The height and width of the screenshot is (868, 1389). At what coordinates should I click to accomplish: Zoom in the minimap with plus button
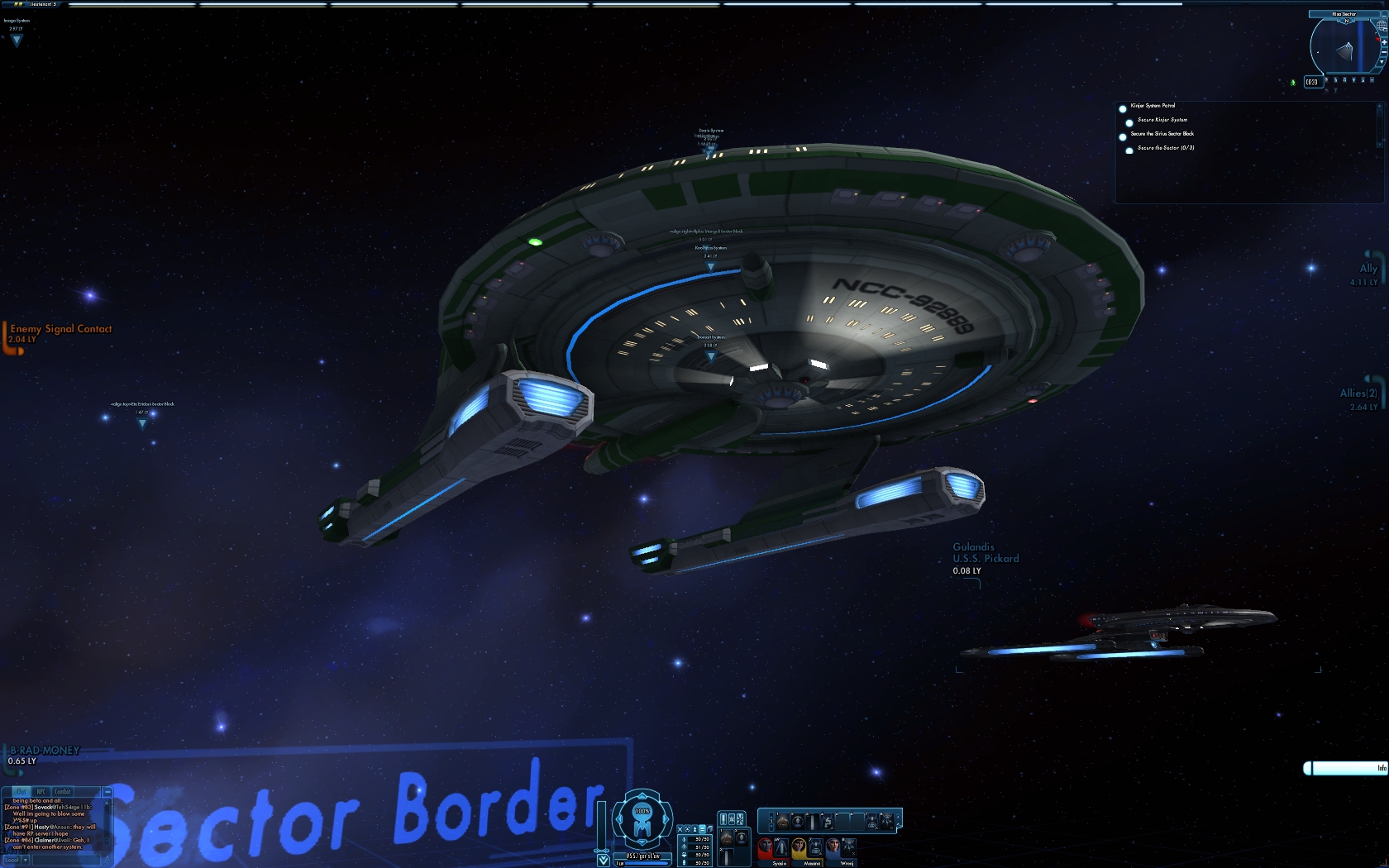pos(1383,41)
